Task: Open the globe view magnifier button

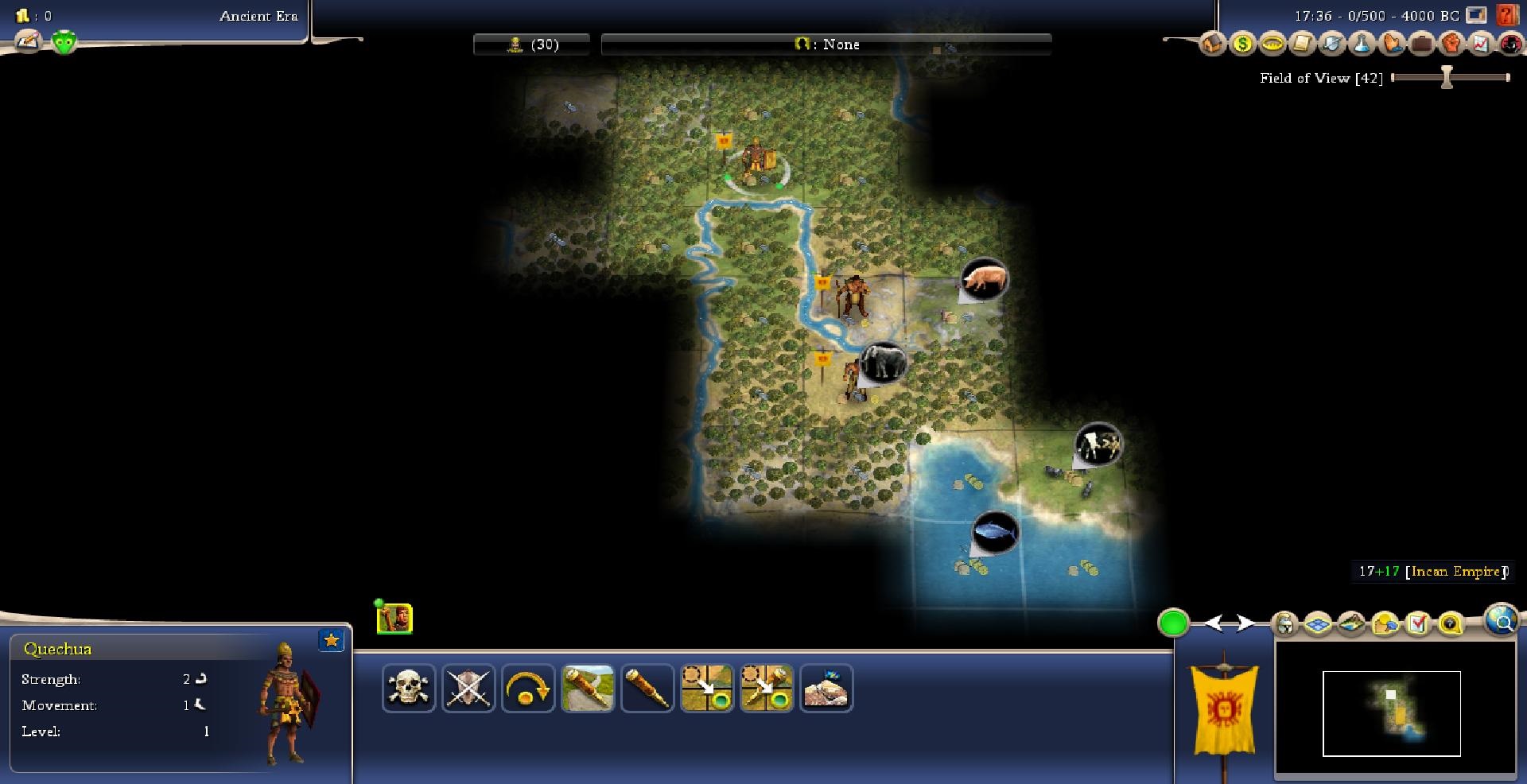Action: point(1502,620)
